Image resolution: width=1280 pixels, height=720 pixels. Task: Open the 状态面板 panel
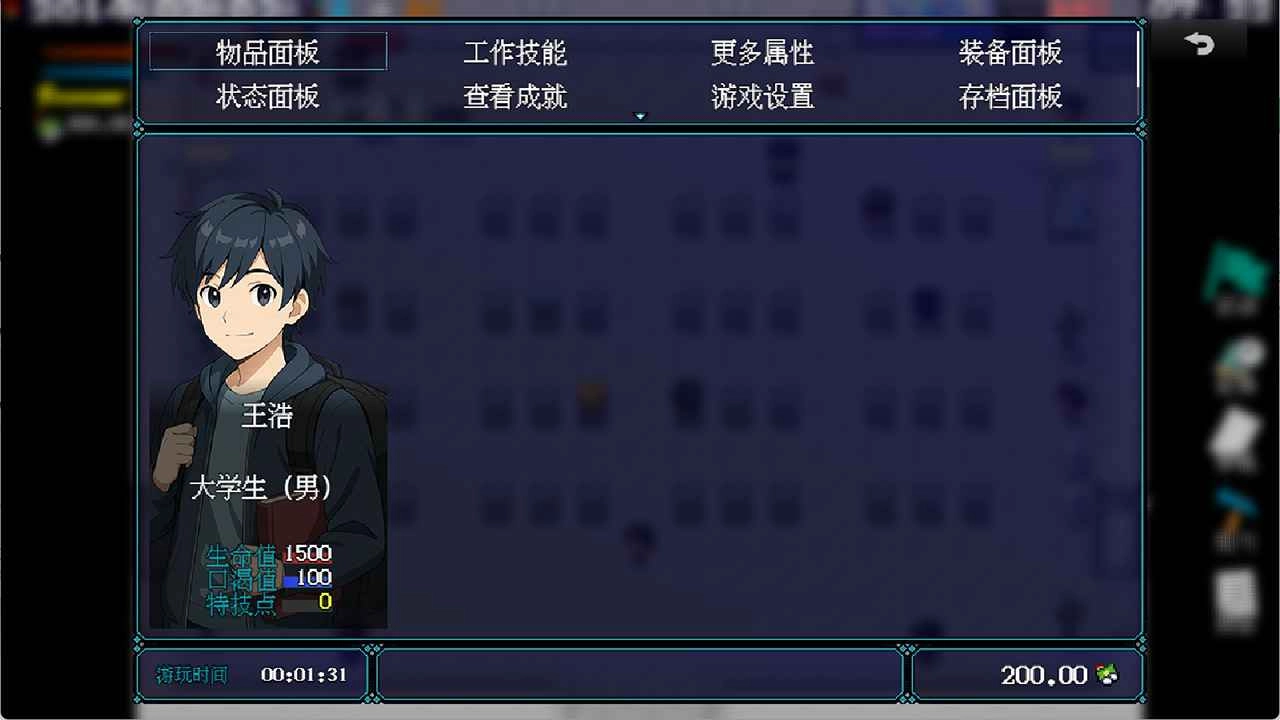[x=266, y=97]
